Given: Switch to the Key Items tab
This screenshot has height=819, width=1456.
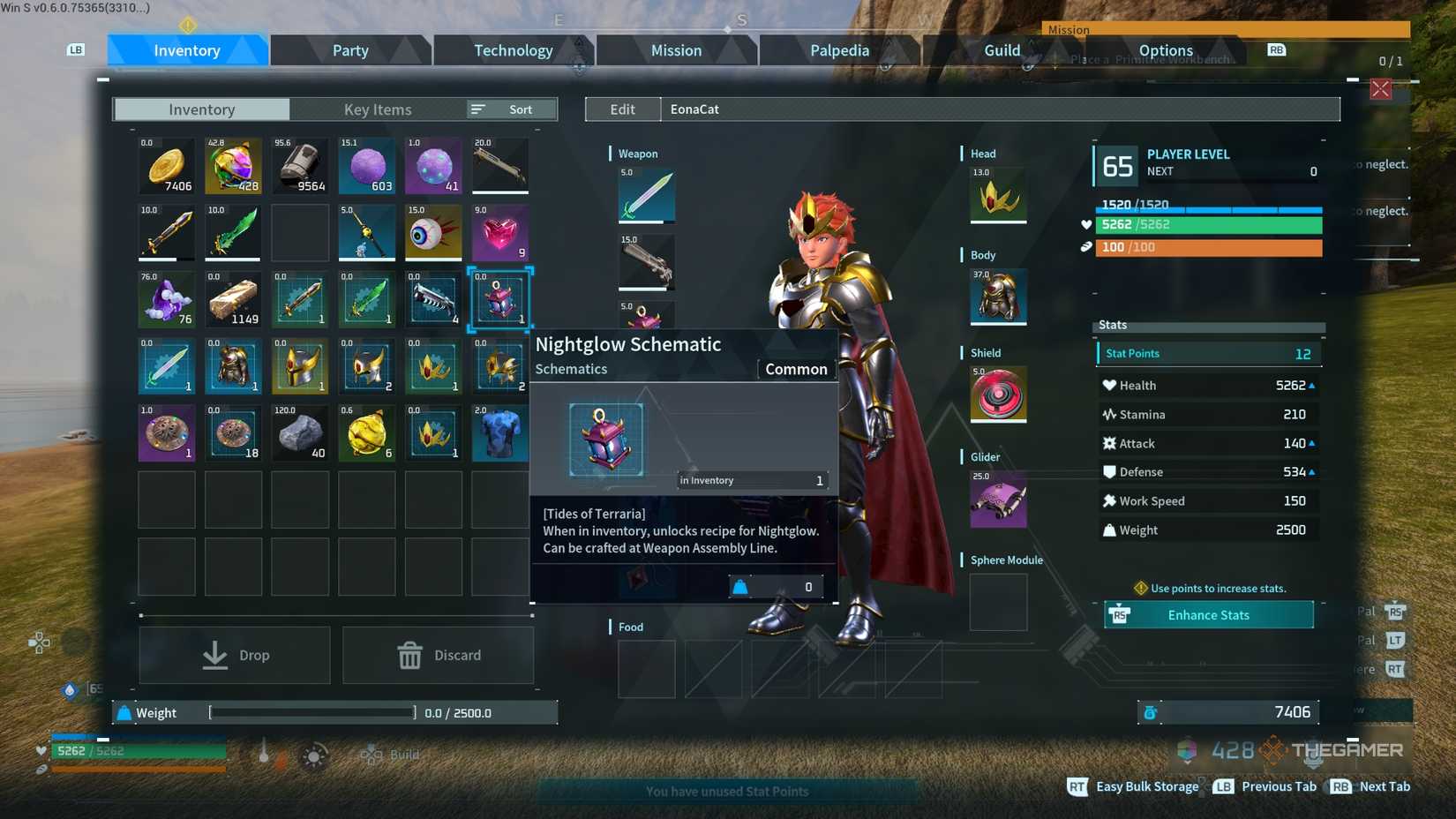Looking at the screenshot, I should pyautogui.click(x=378, y=109).
